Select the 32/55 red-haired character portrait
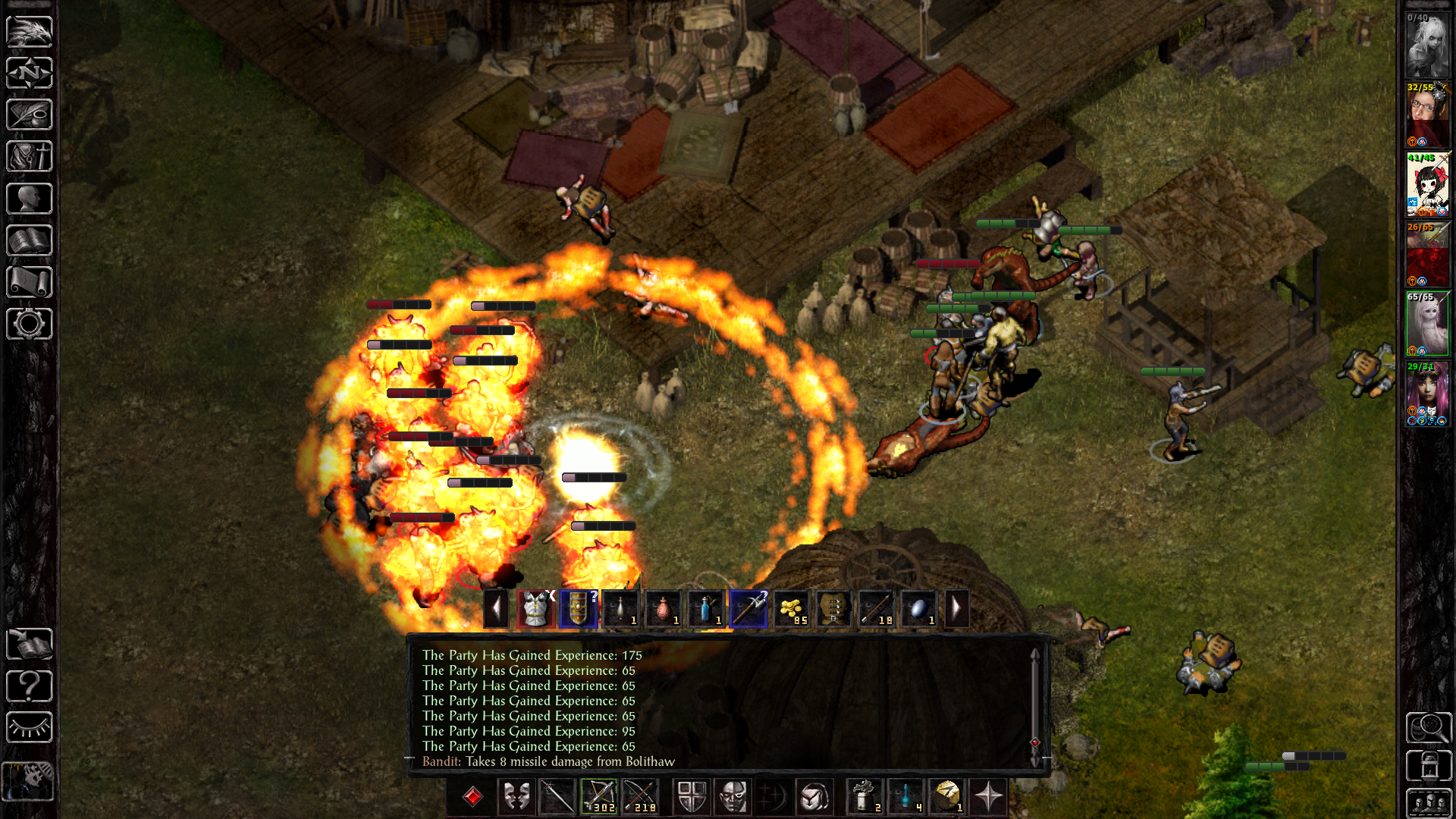This screenshot has height=819, width=1456. (1427, 115)
